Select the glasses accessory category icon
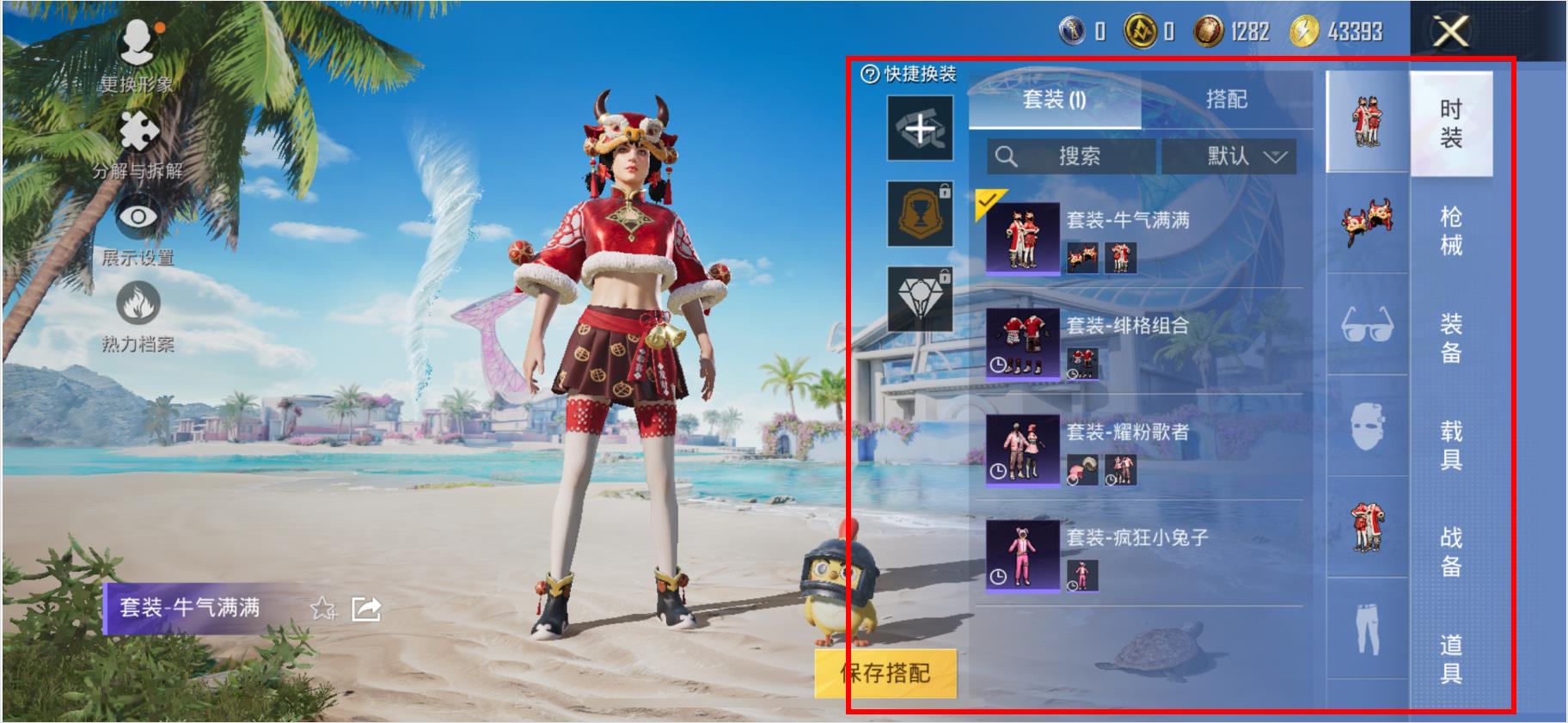Image resolution: width=1568 pixels, height=723 pixels. [x=1367, y=325]
